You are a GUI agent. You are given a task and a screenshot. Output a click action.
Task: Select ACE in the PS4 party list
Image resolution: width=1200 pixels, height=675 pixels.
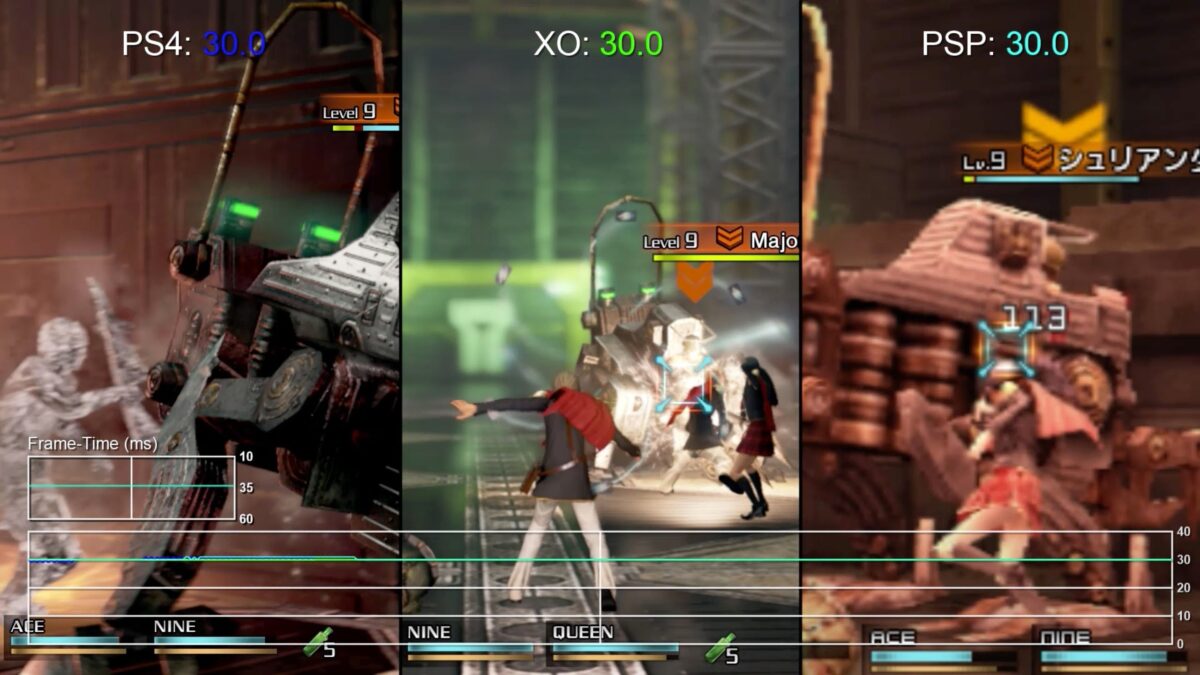point(28,627)
